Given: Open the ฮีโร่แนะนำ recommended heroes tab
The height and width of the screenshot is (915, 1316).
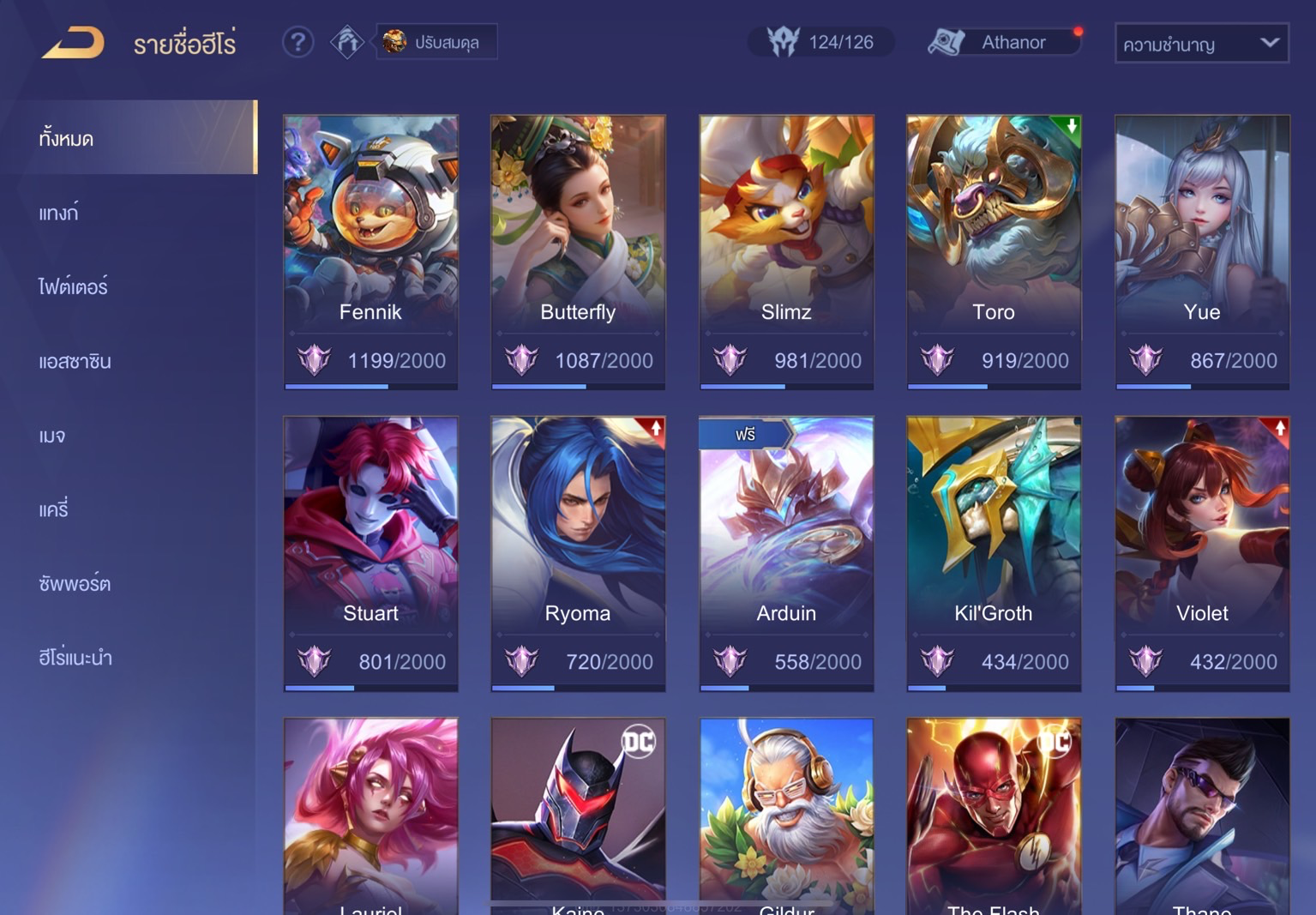Looking at the screenshot, I should coord(75,658).
